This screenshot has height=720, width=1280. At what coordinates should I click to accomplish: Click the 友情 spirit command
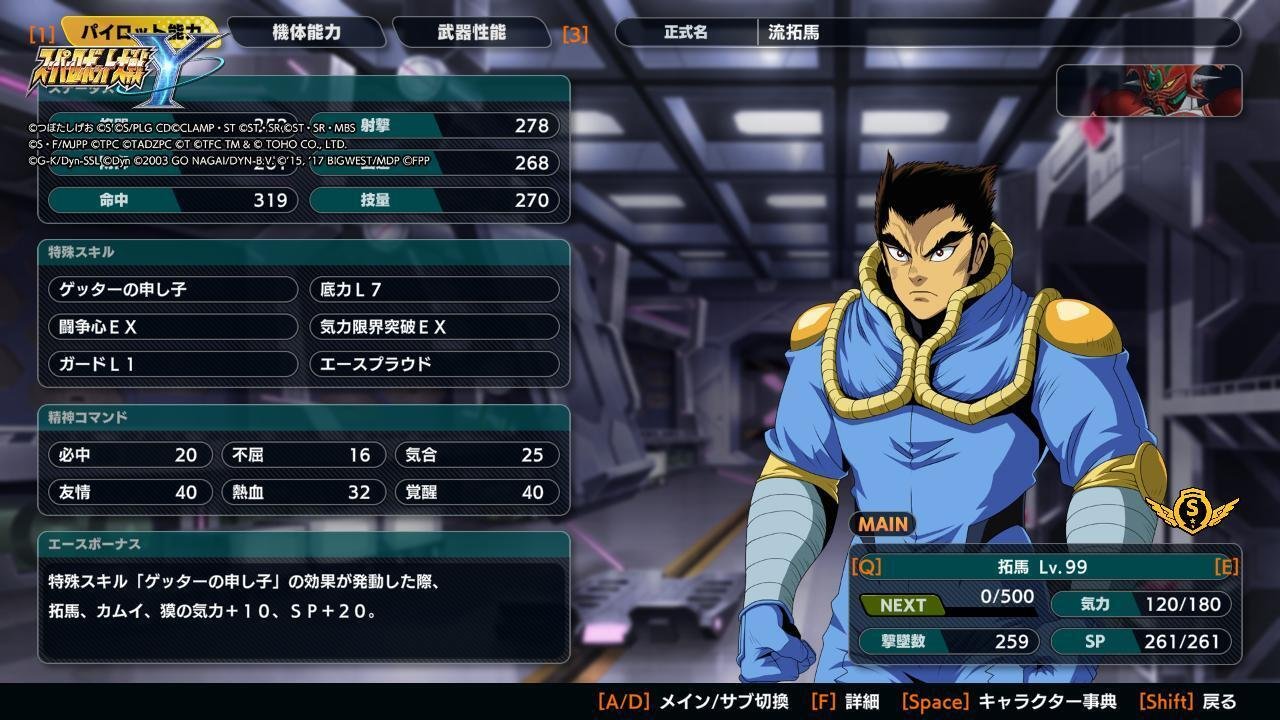pyautogui.click(x=130, y=492)
